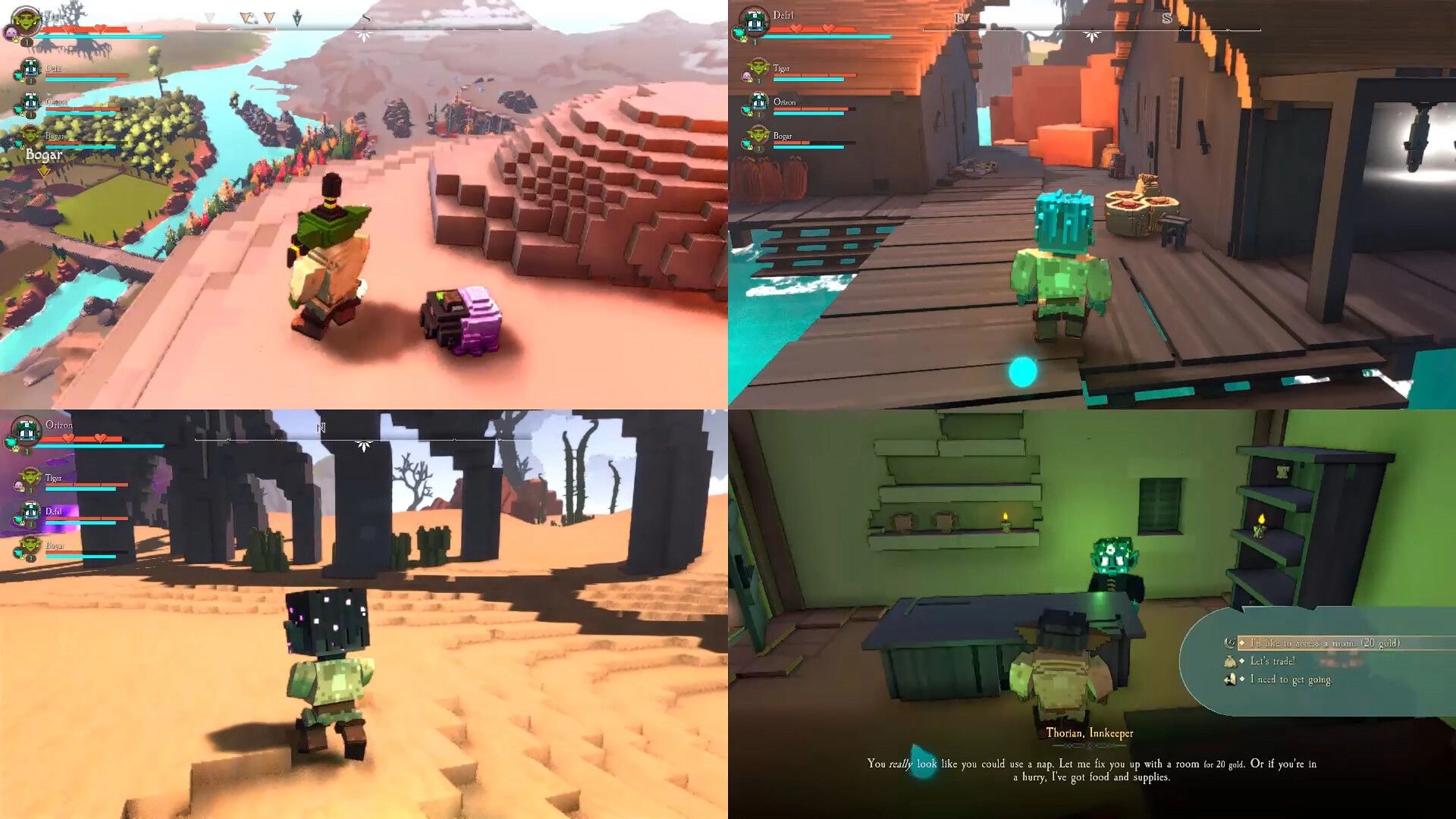Viewport: 1456px width, 819px height.
Task: Click the money bag icon next to "Let's trade!"
Action: [x=1231, y=661]
